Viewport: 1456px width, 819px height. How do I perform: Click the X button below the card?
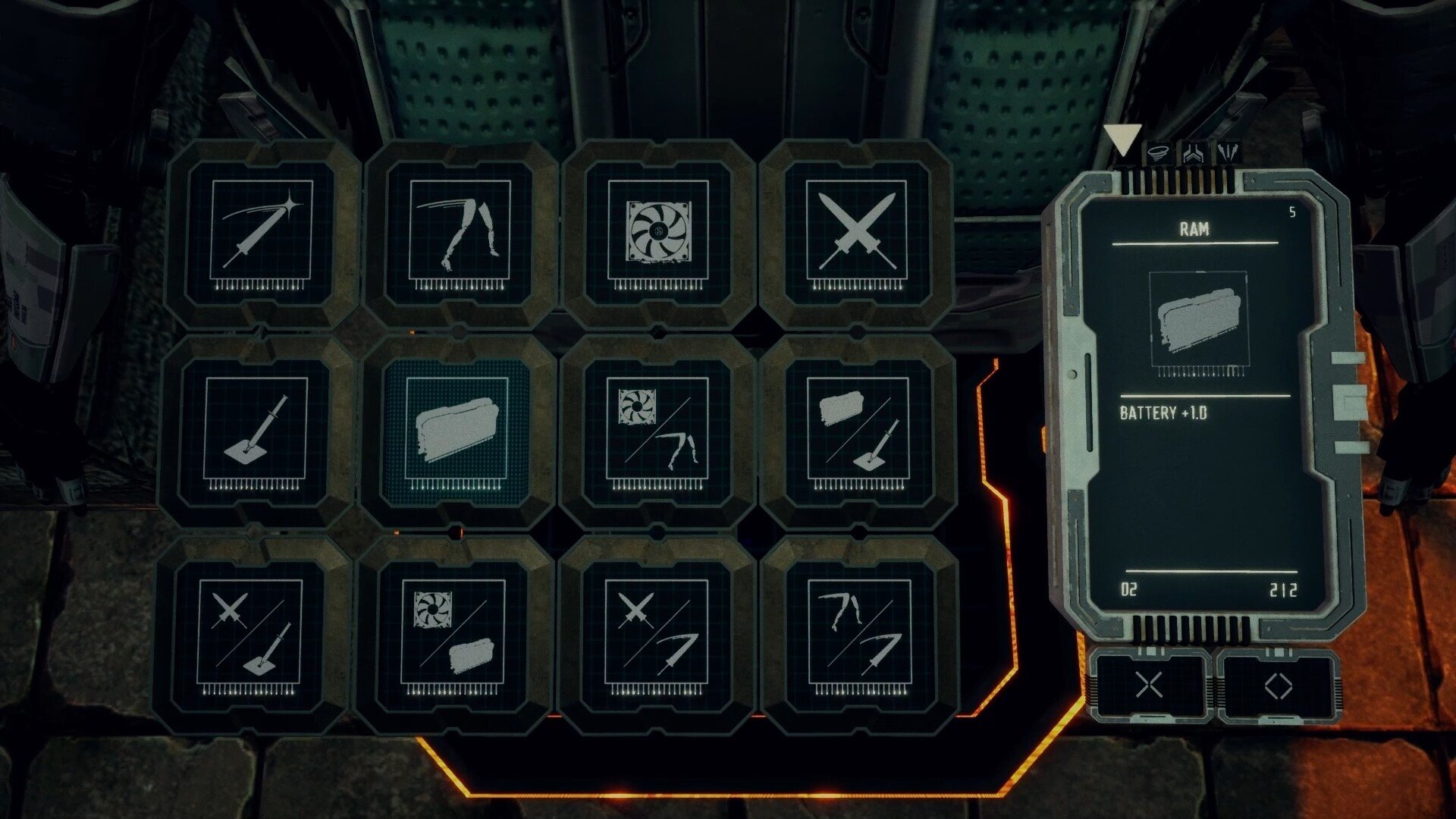coord(1149,686)
